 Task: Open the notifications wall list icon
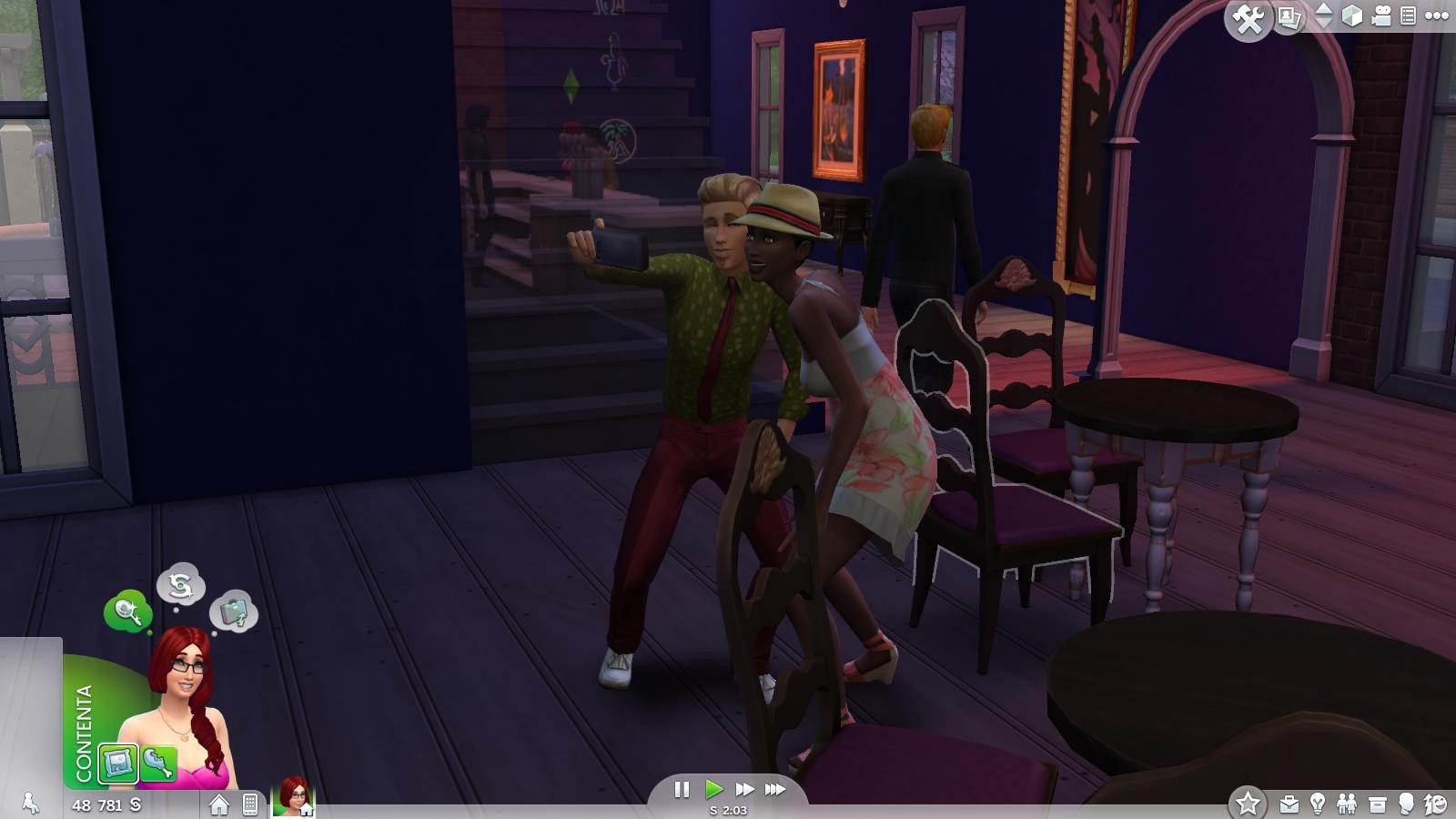pos(1408,15)
